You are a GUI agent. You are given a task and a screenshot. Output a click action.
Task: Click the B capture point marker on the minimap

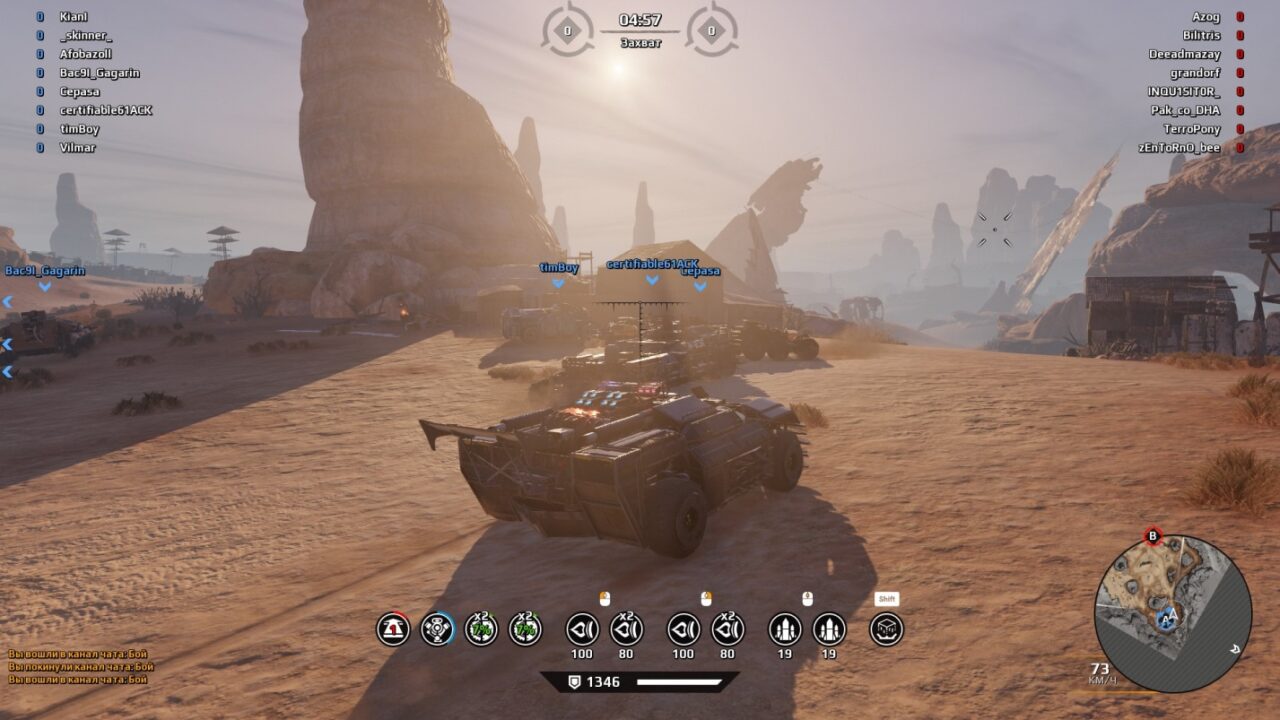coord(1152,534)
